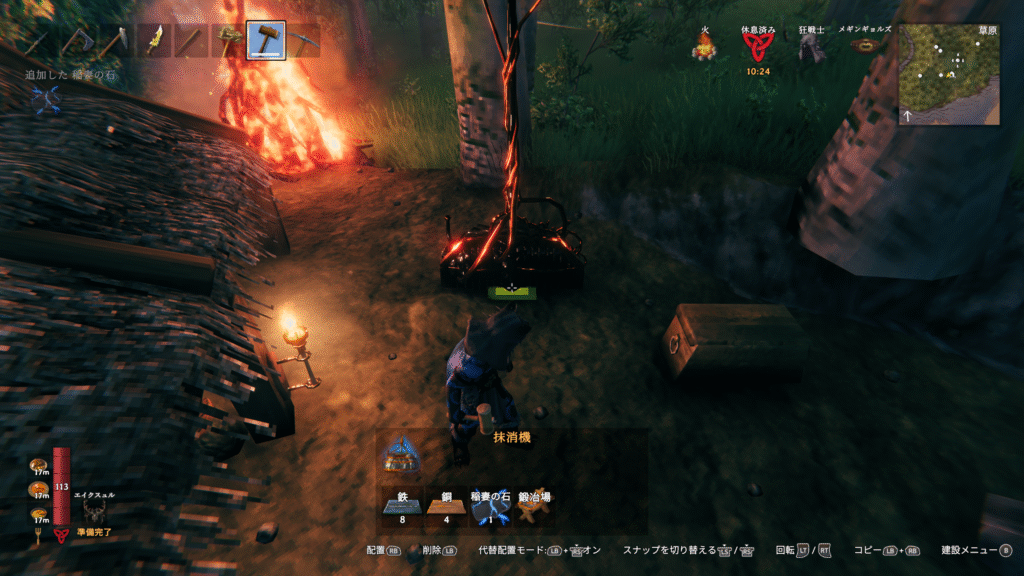Click the copper requirement icon
Image resolution: width=1024 pixels, height=576 pixels.
446,507
